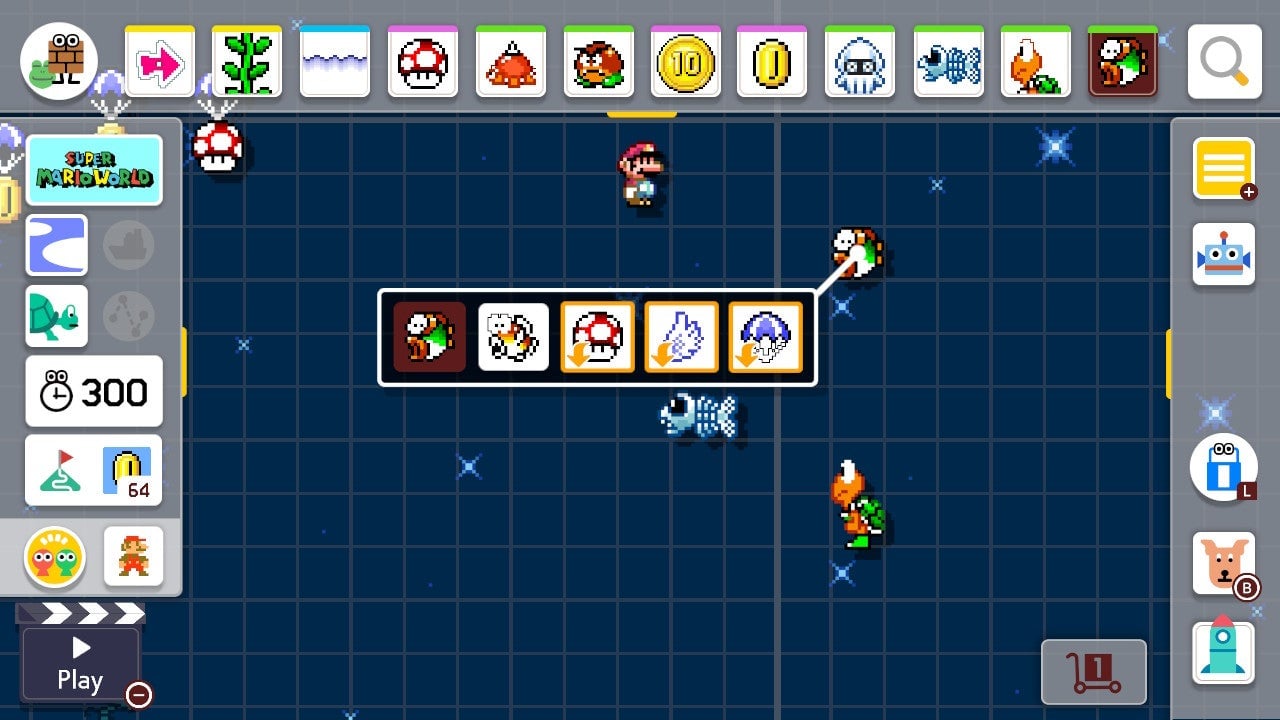The width and height of the screenshot is (1280, 720).
Task: Pick the Galoomba enemy icon
Action: click(x=598, y=62)
